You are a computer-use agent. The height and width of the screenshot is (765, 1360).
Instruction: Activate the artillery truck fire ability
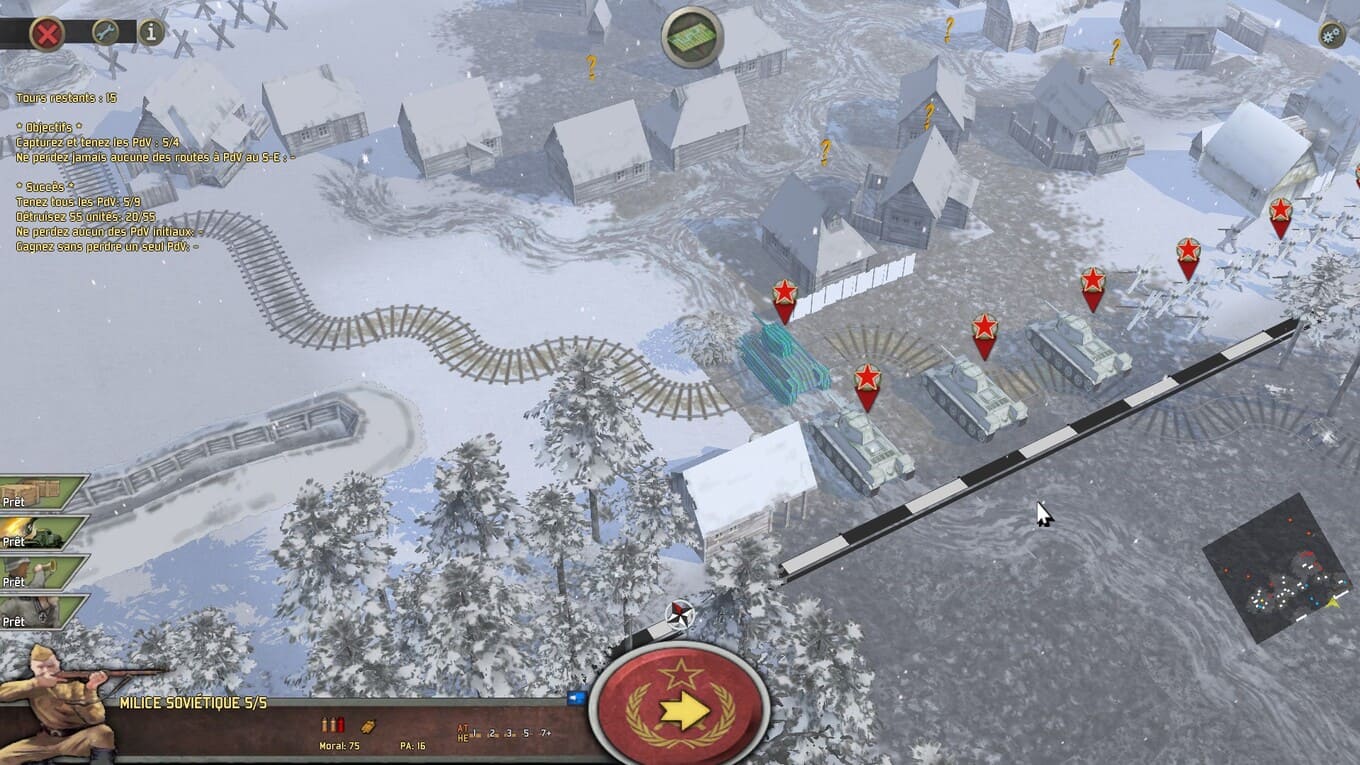(x=44, y=533)
